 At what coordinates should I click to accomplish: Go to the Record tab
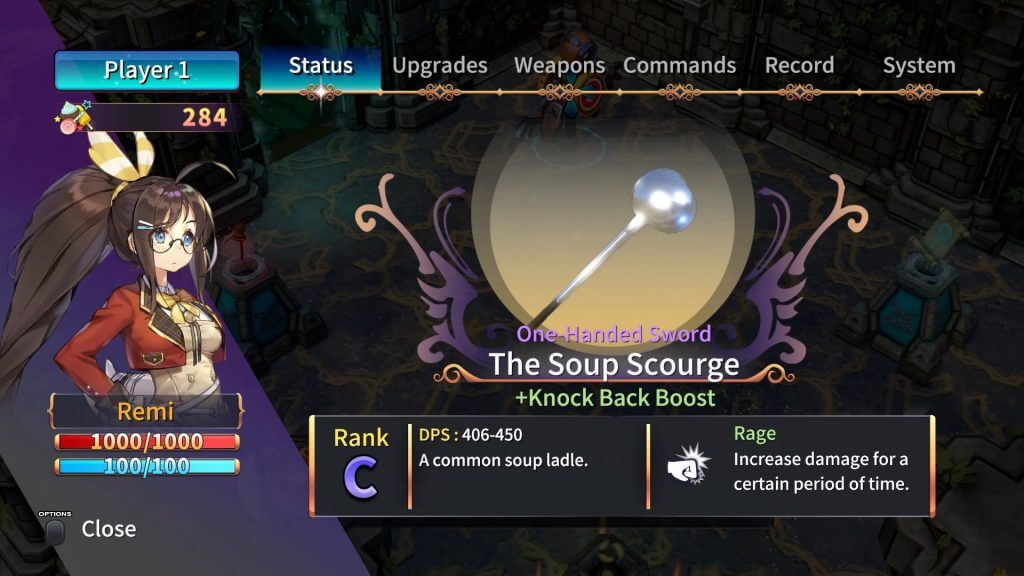point(799,66)
